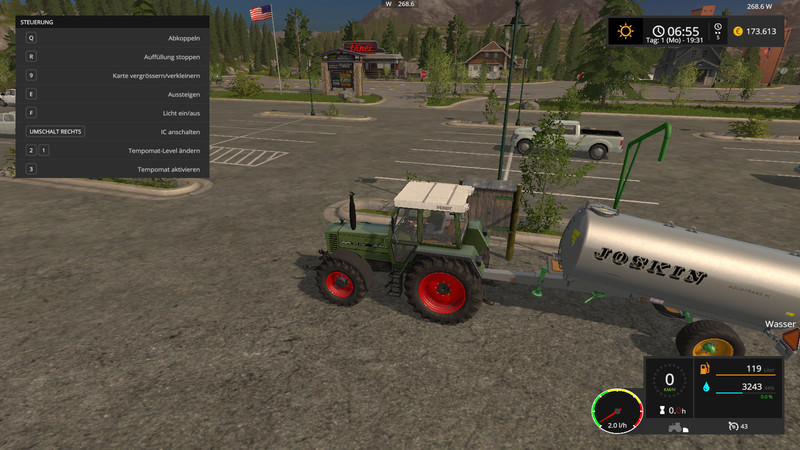The width and height of the screenshot is (800, 450).
Task: Click the sunny weather forecast icon
Action: click(x=626, y=31)
